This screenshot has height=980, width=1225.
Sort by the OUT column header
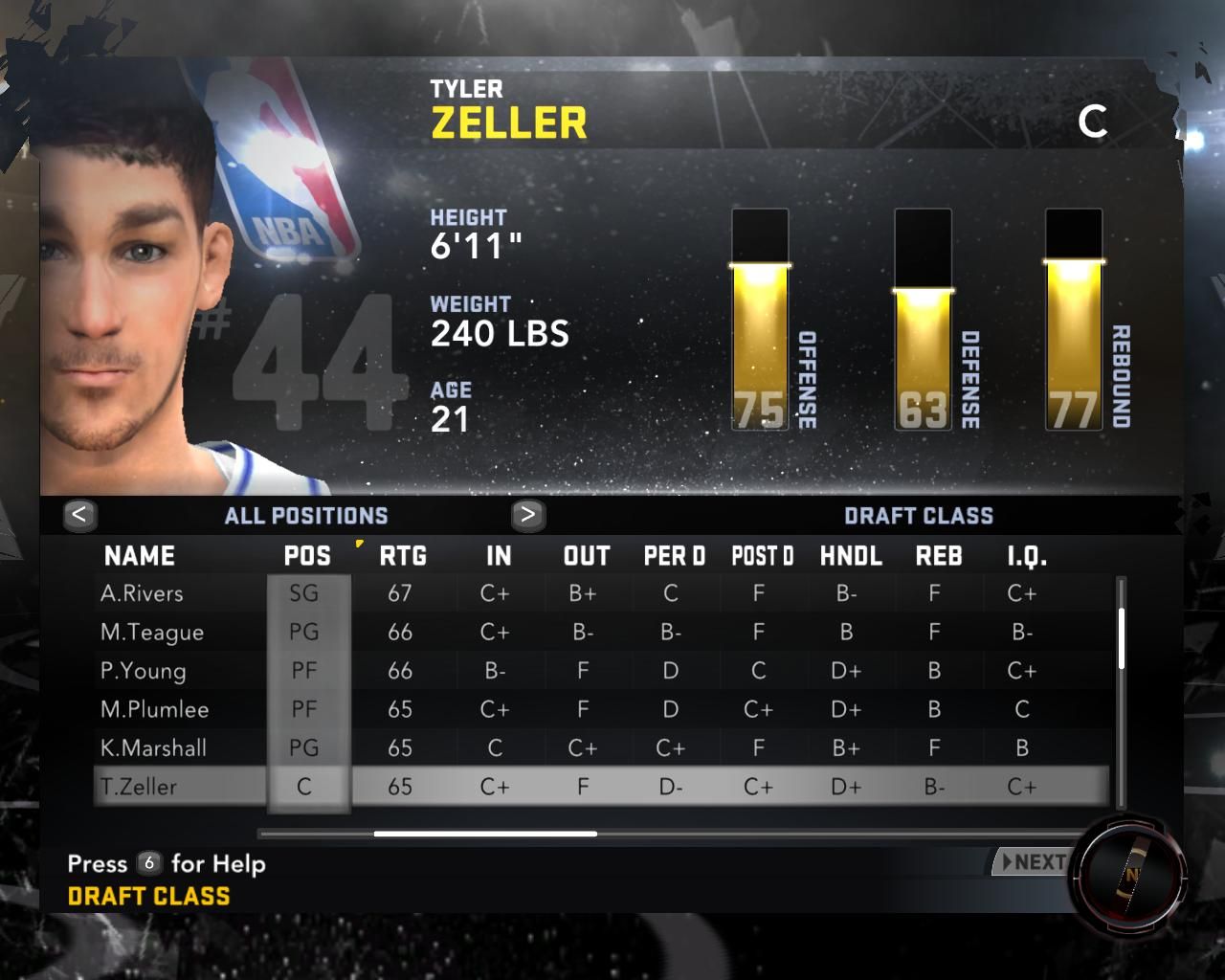(x=587, y=556)
